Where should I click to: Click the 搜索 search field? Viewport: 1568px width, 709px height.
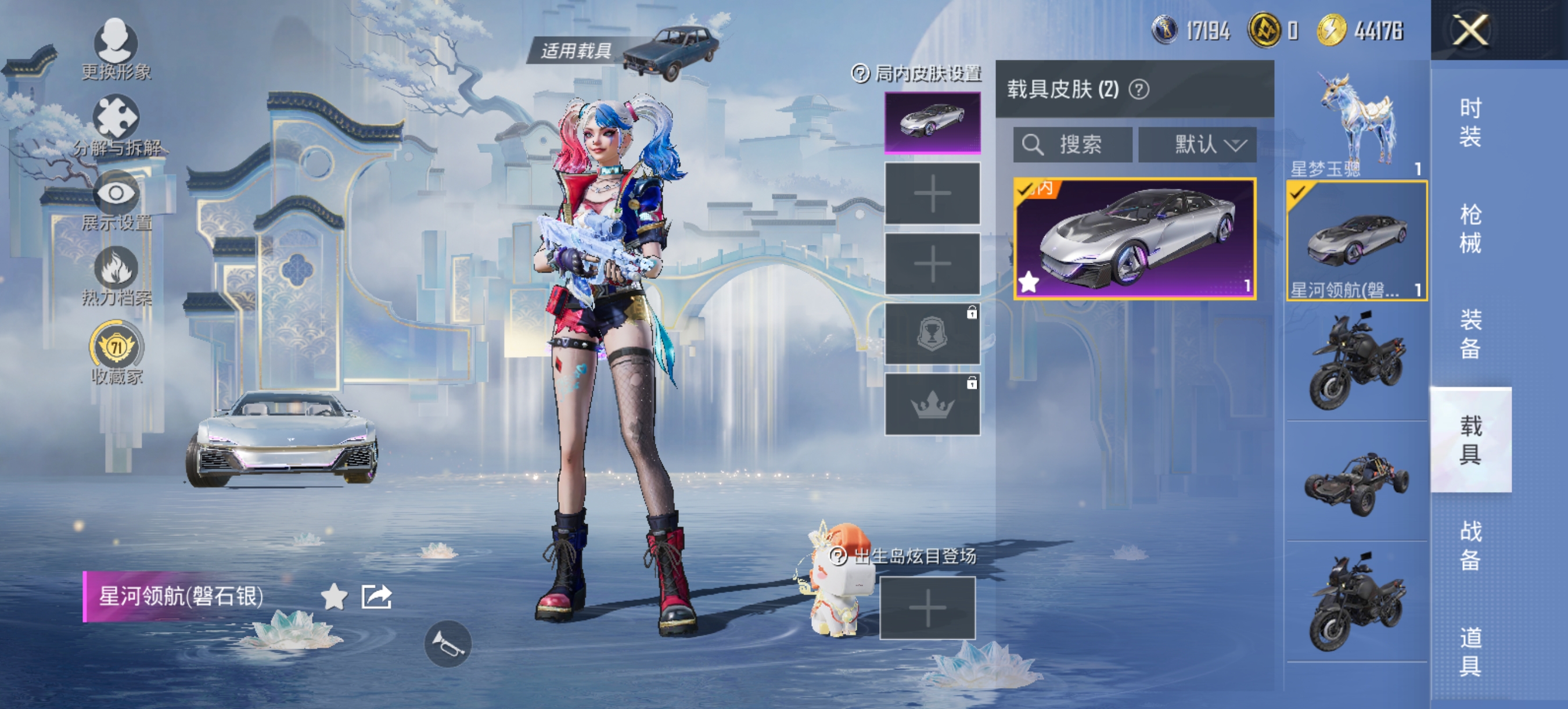(x=1073, y=145)
